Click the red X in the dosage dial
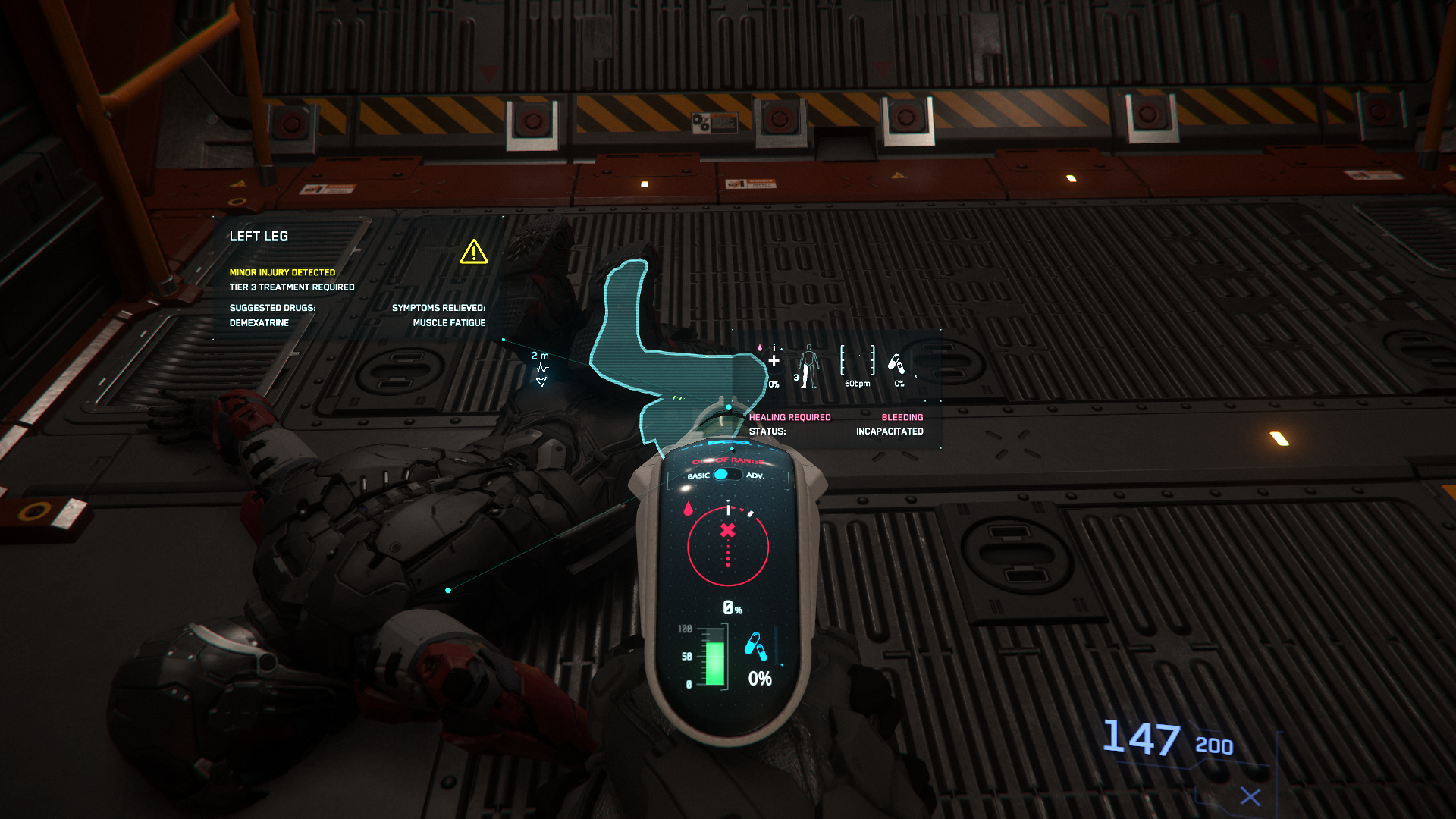 tap(728, 530)
